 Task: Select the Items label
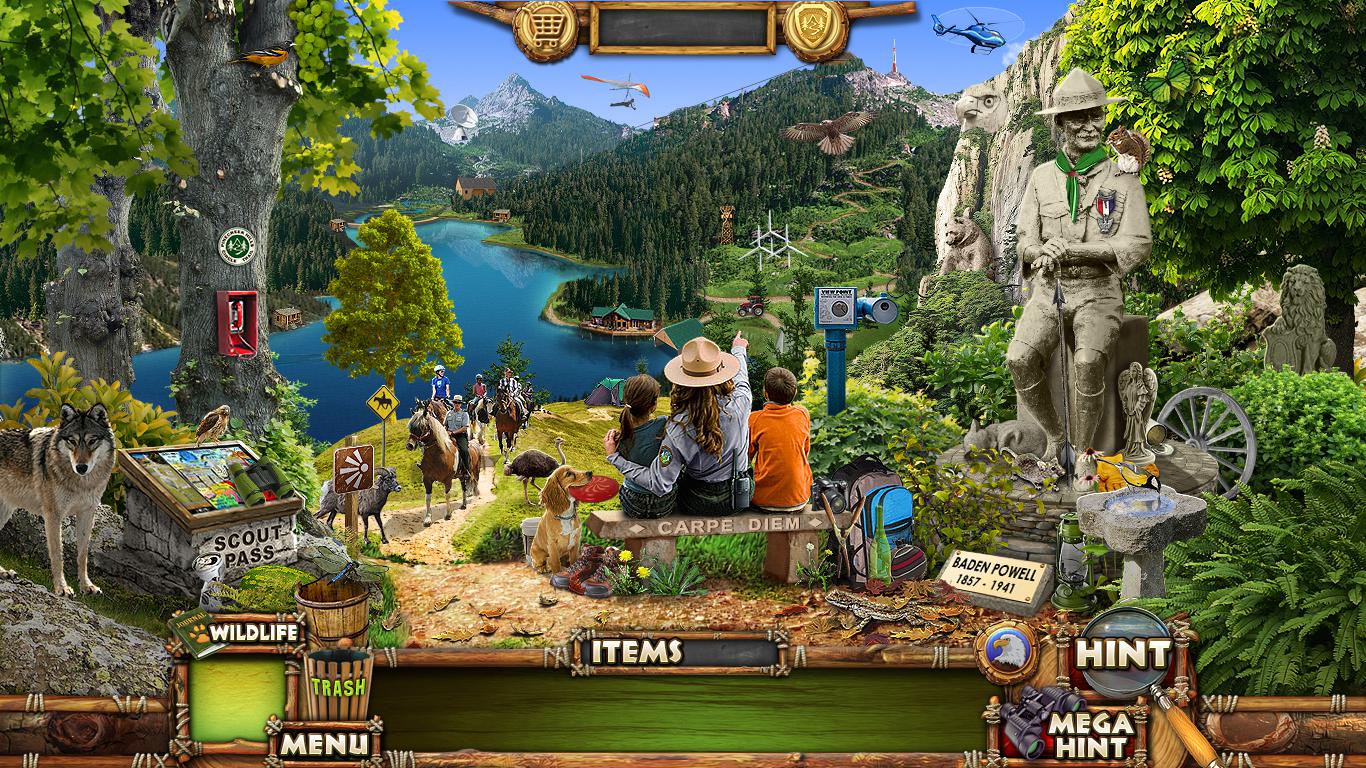click(x=637, y=652)
